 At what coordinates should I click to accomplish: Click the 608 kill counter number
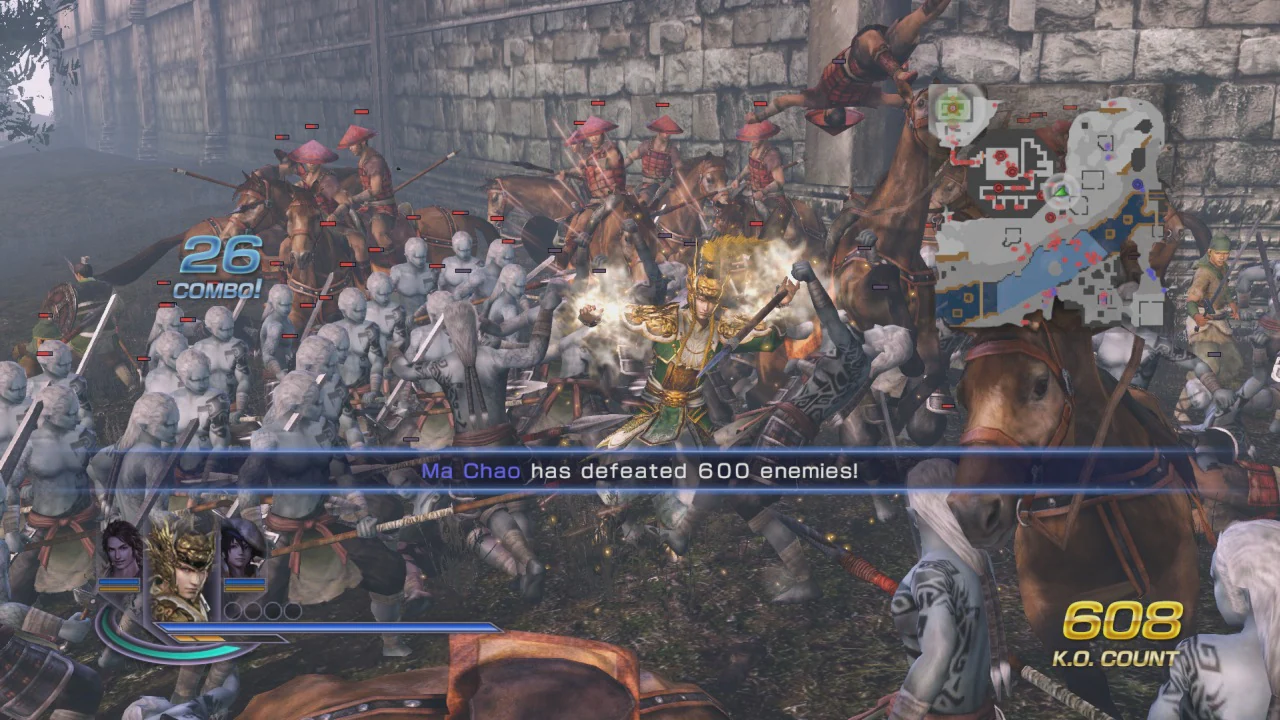pos(1123,622)
